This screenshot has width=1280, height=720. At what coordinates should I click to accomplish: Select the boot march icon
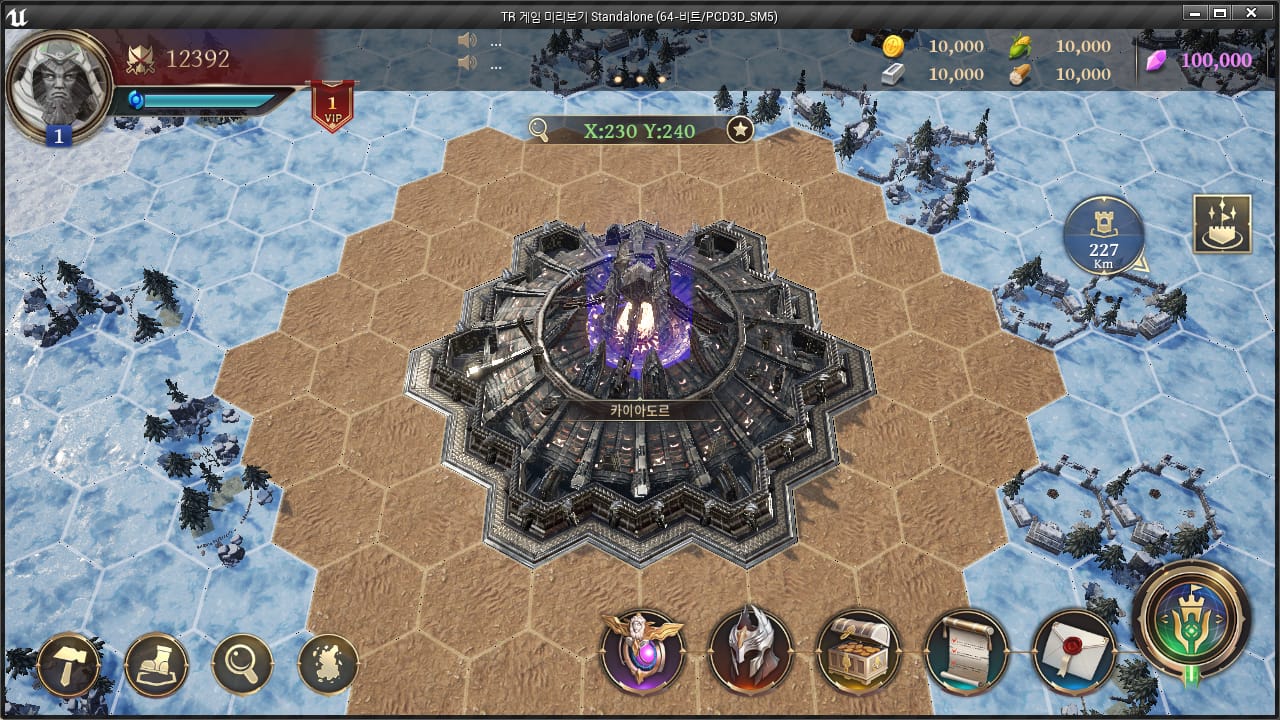coord(156,664)
